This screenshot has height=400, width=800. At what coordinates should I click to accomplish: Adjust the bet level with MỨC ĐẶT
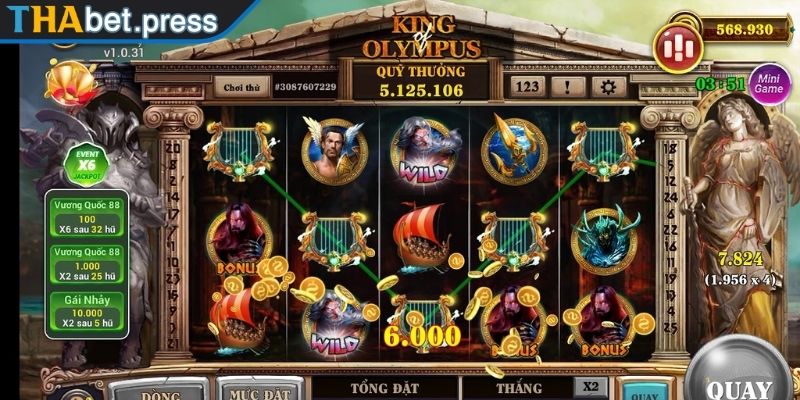click(x=258, y=389)
